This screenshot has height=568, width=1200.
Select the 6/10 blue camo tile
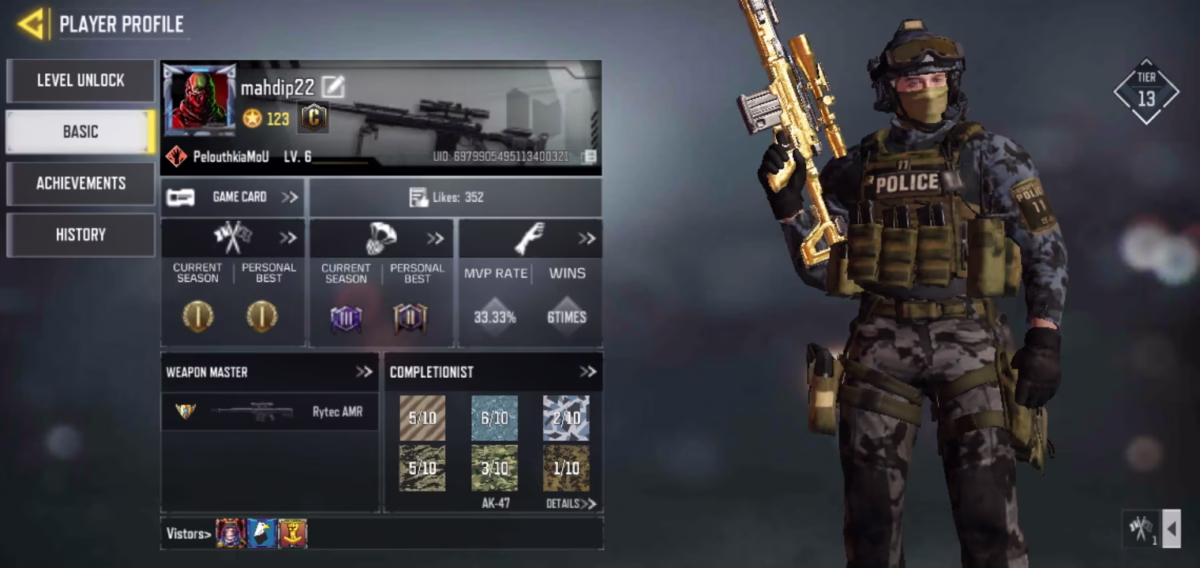pos(494,418)
